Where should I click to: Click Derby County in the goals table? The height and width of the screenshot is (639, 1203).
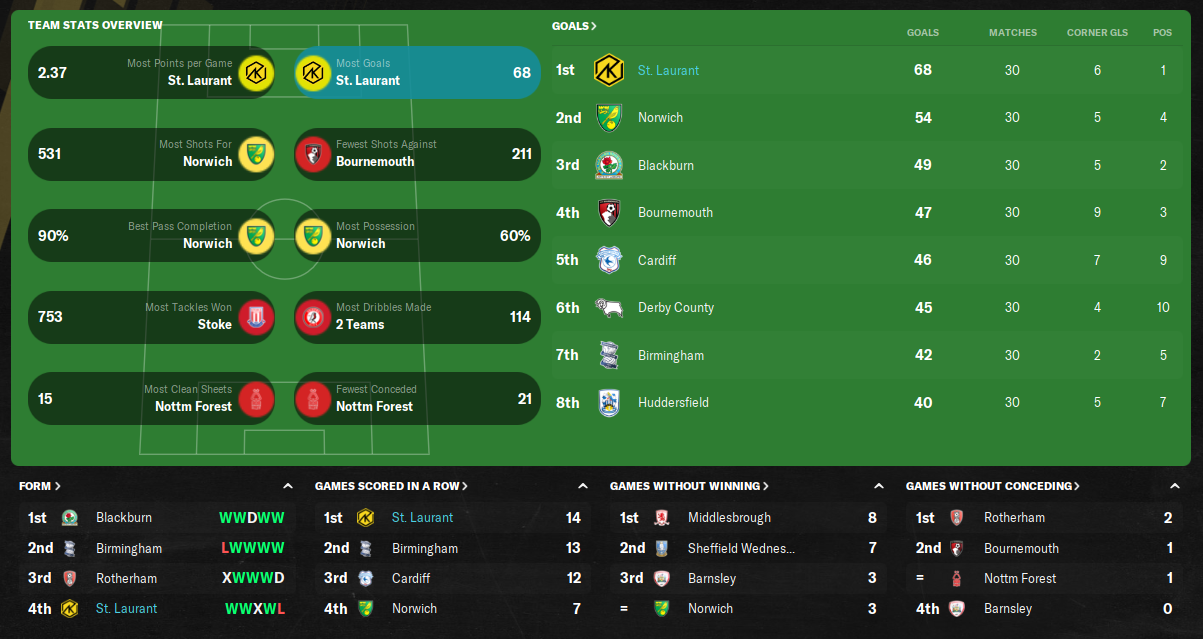point(675,307)
